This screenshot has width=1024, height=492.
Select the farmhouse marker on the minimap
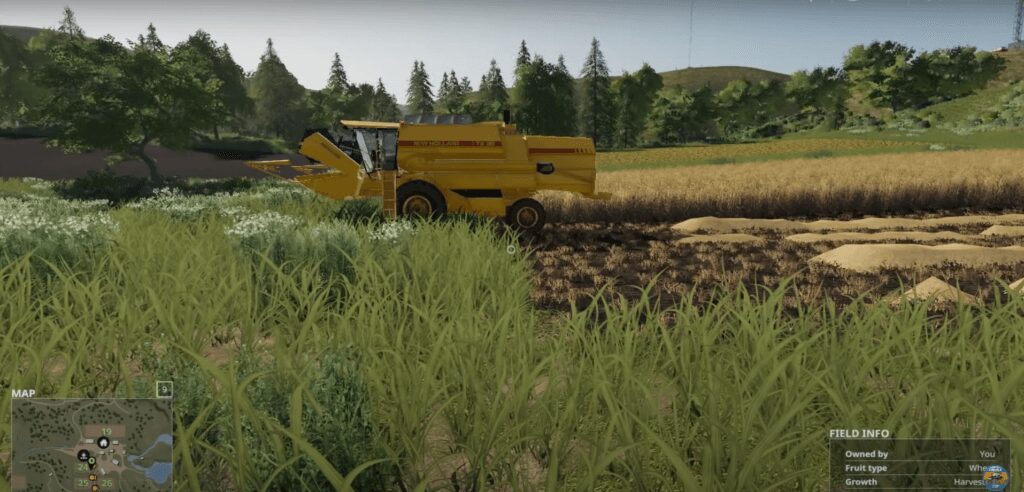pyautogui.click(x=103, y=443)
